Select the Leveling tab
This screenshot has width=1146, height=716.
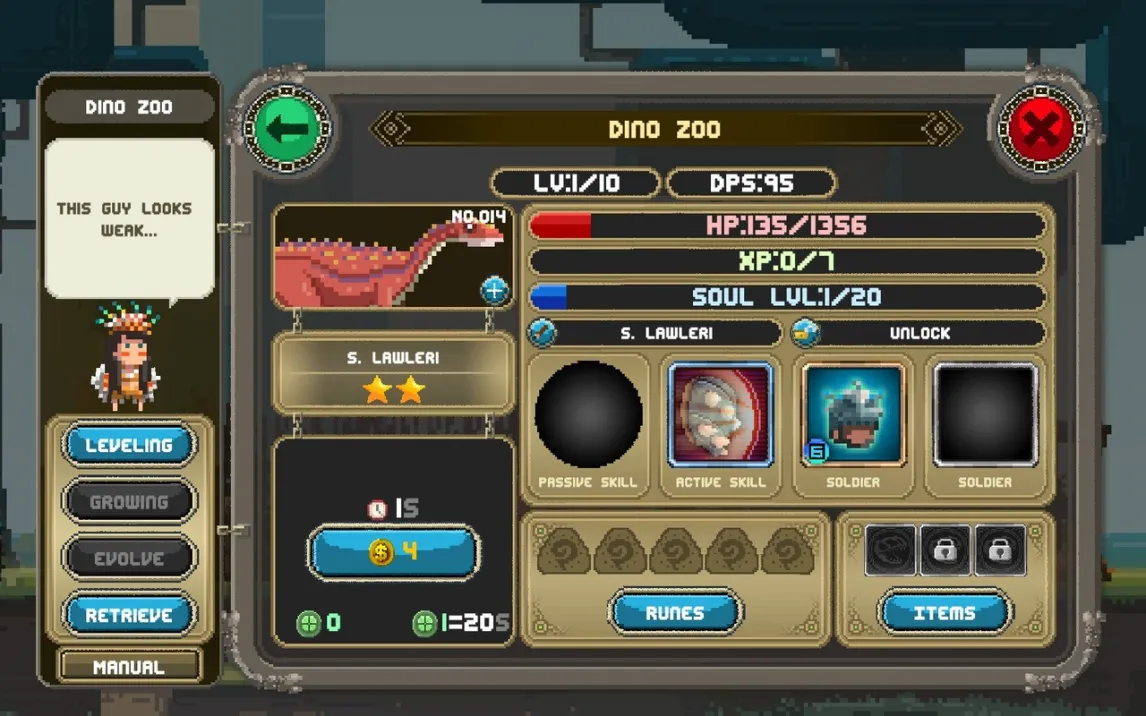click(129, 445)
